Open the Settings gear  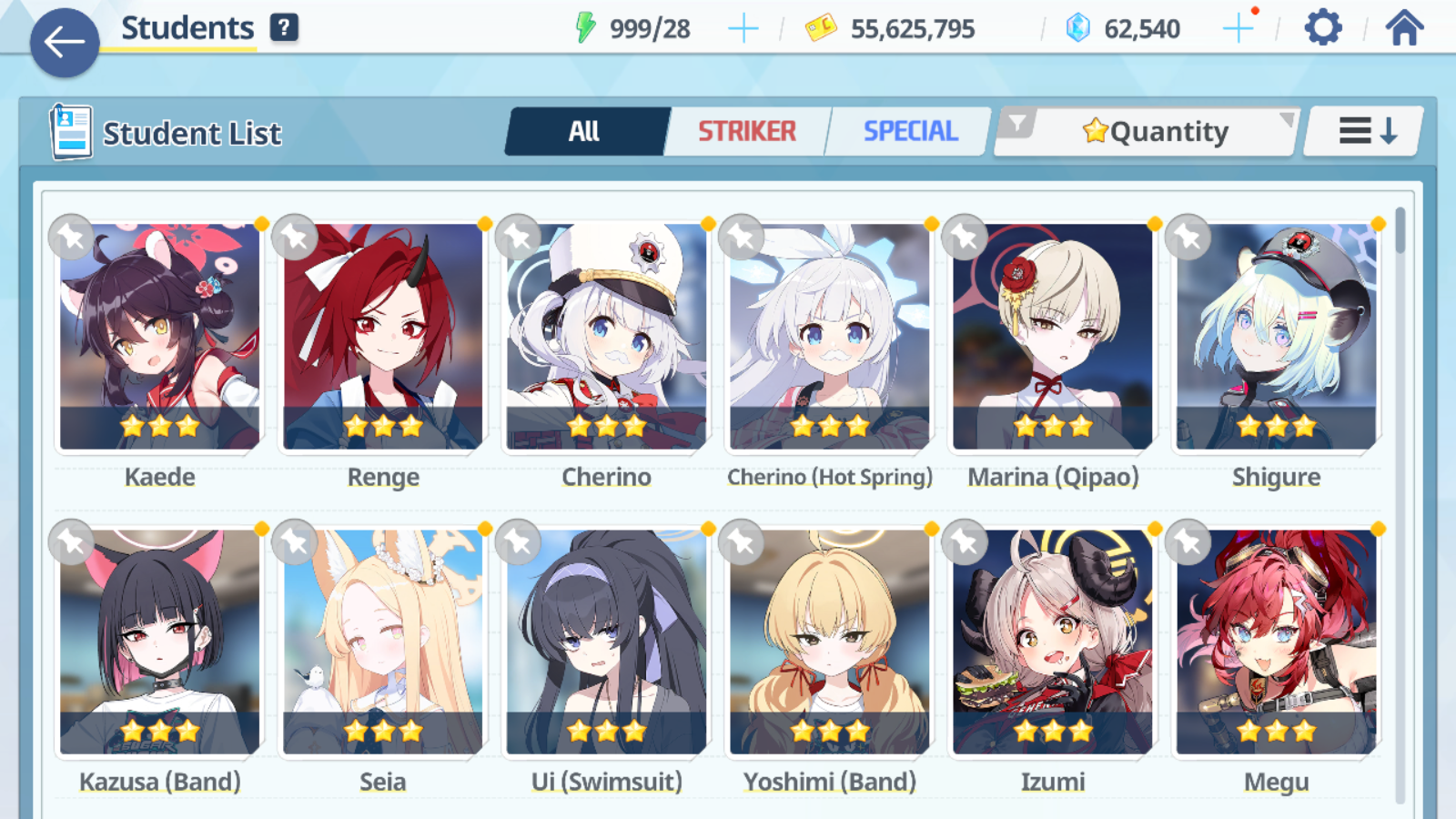point(1321,27)
